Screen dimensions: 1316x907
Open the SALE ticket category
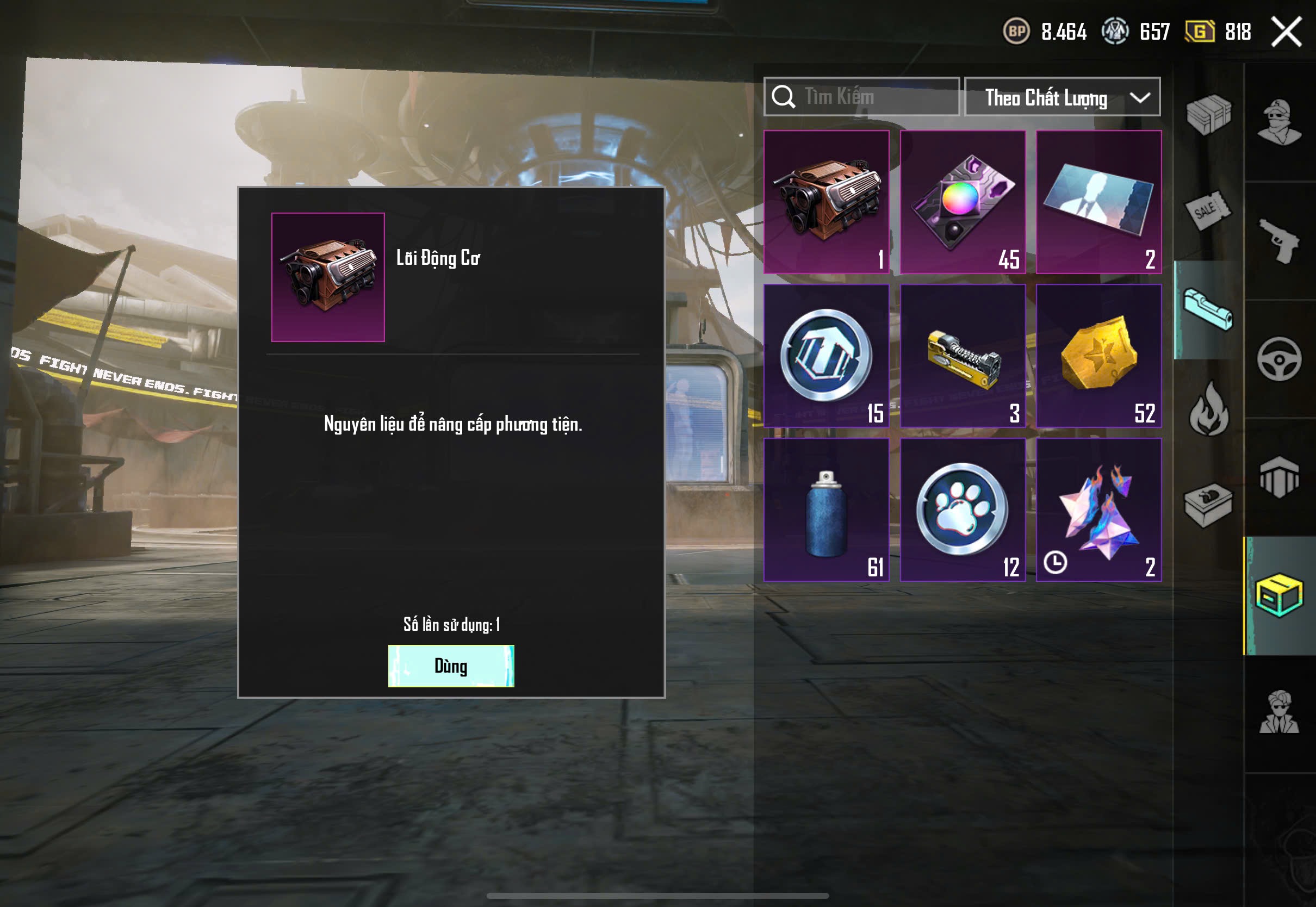[1208, 210]
